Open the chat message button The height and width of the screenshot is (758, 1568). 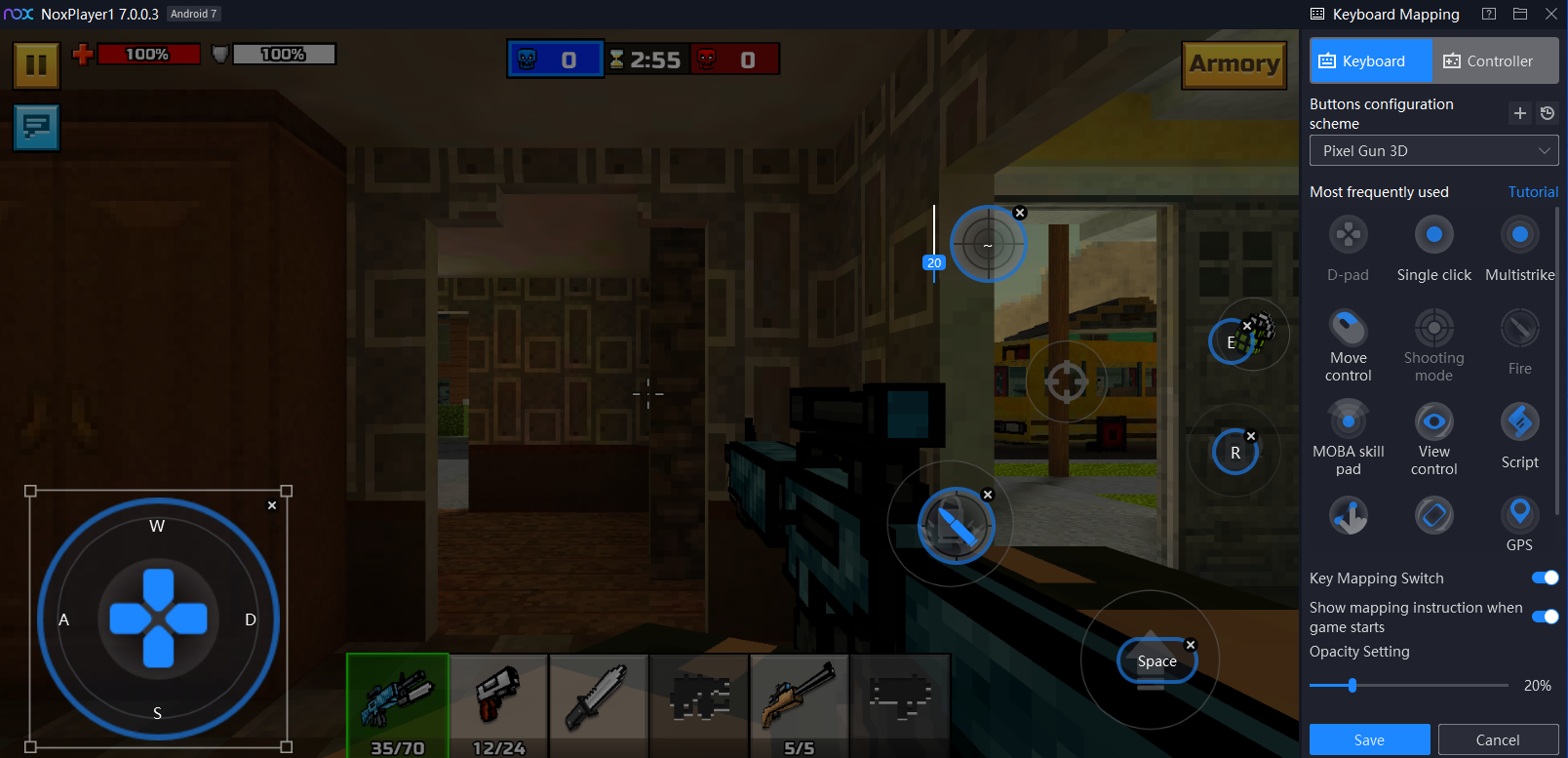(x=36, y=127)
